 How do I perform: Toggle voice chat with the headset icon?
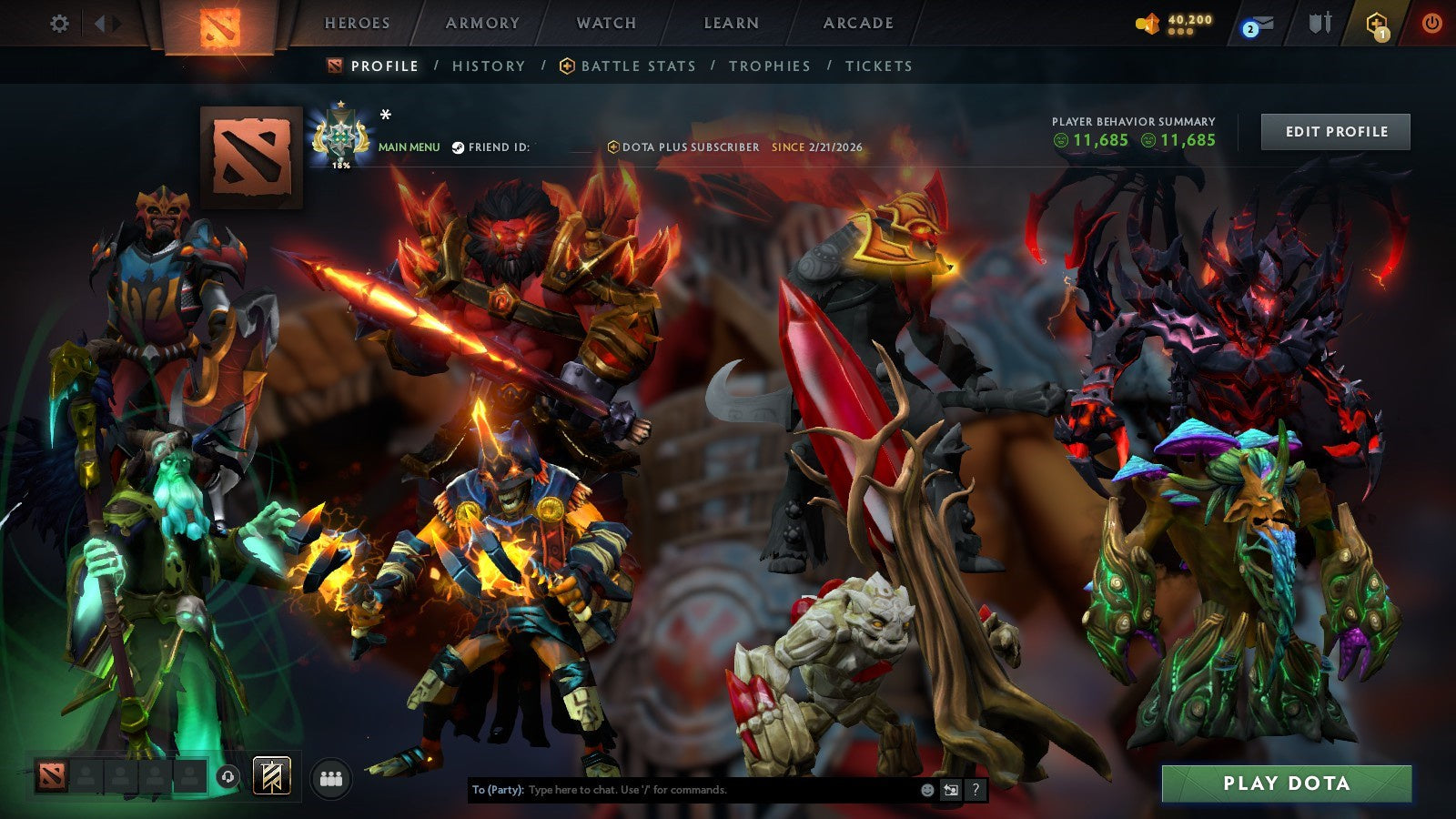[227, 777]
